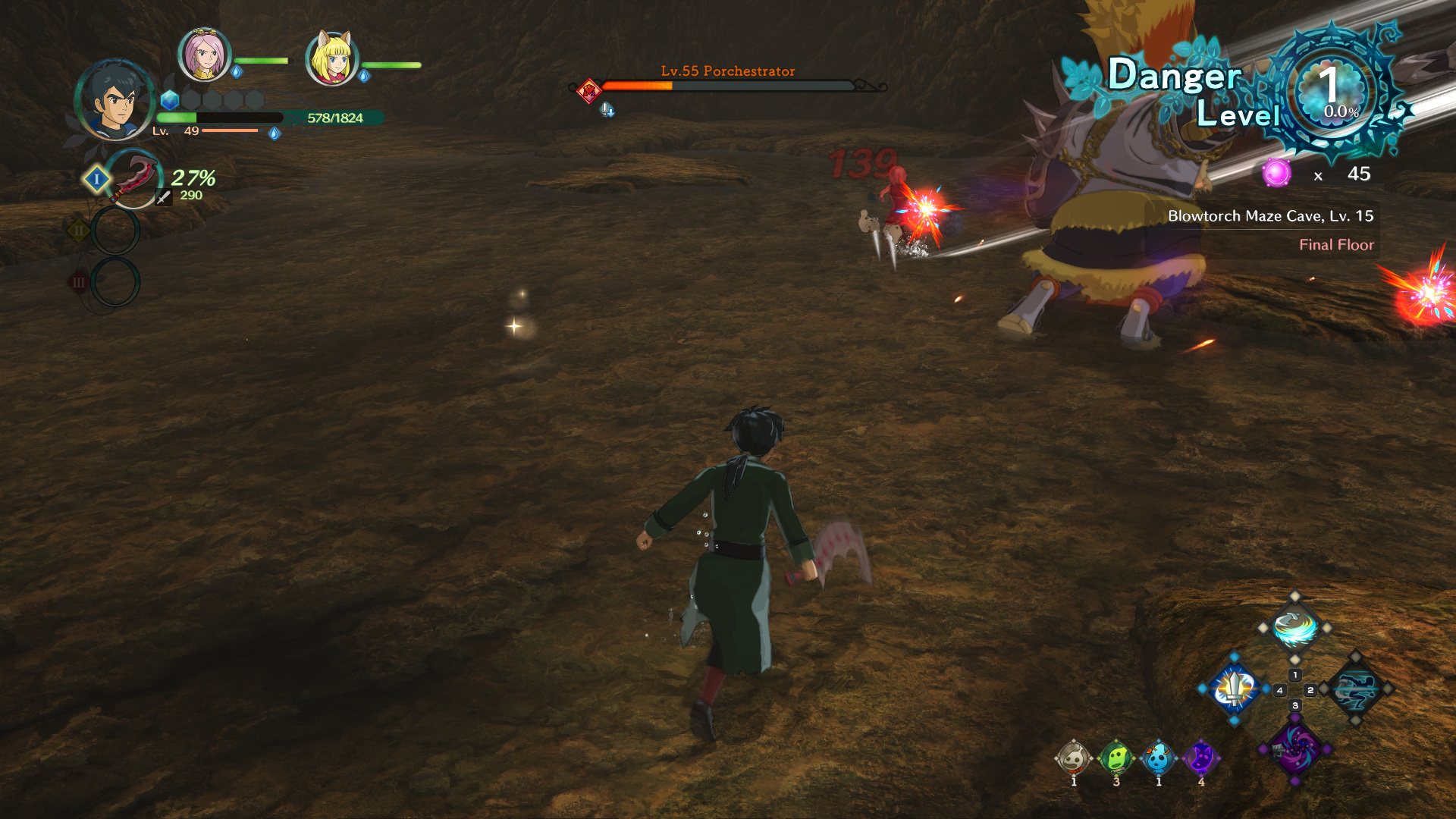Select the blonde cat-eared girl's portrait
The image size is (1456, 819).
331,58
